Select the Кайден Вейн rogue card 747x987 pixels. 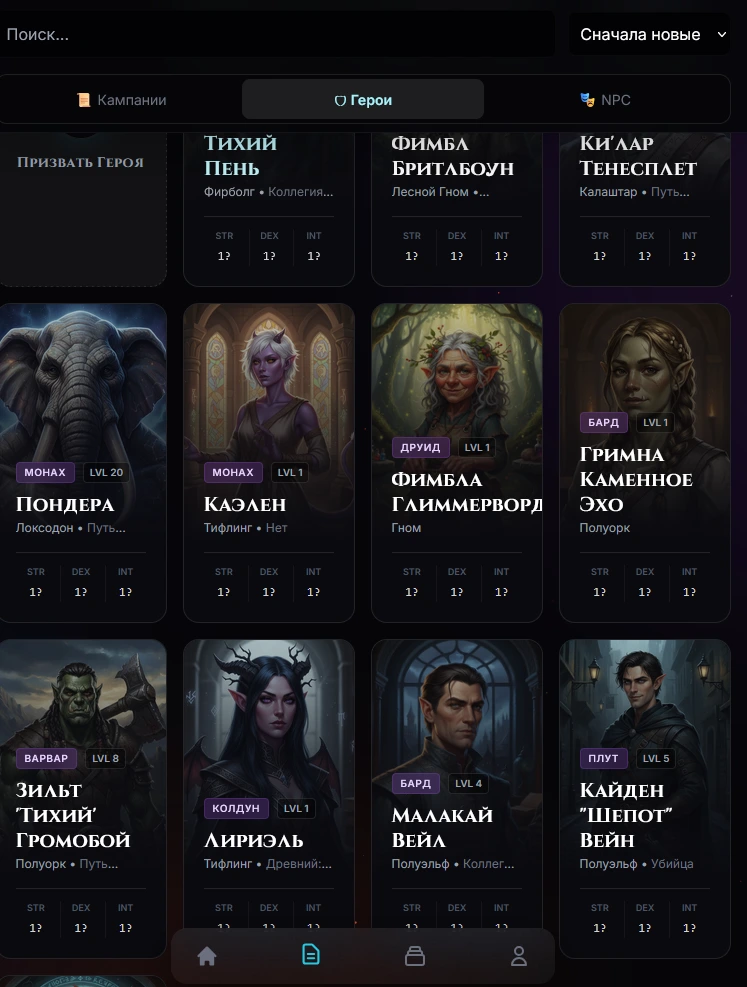pyautogui.click(x=645, y=790)
